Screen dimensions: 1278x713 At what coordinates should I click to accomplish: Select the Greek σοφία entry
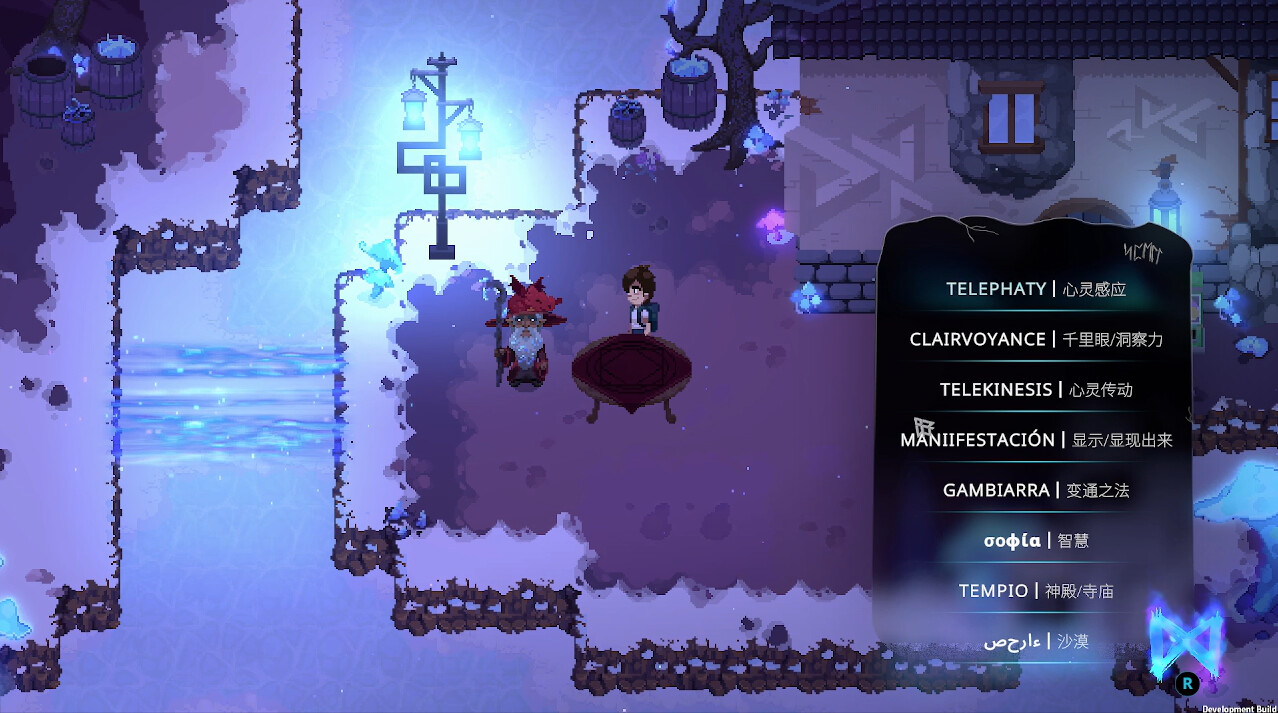[x=1035, y=541]
